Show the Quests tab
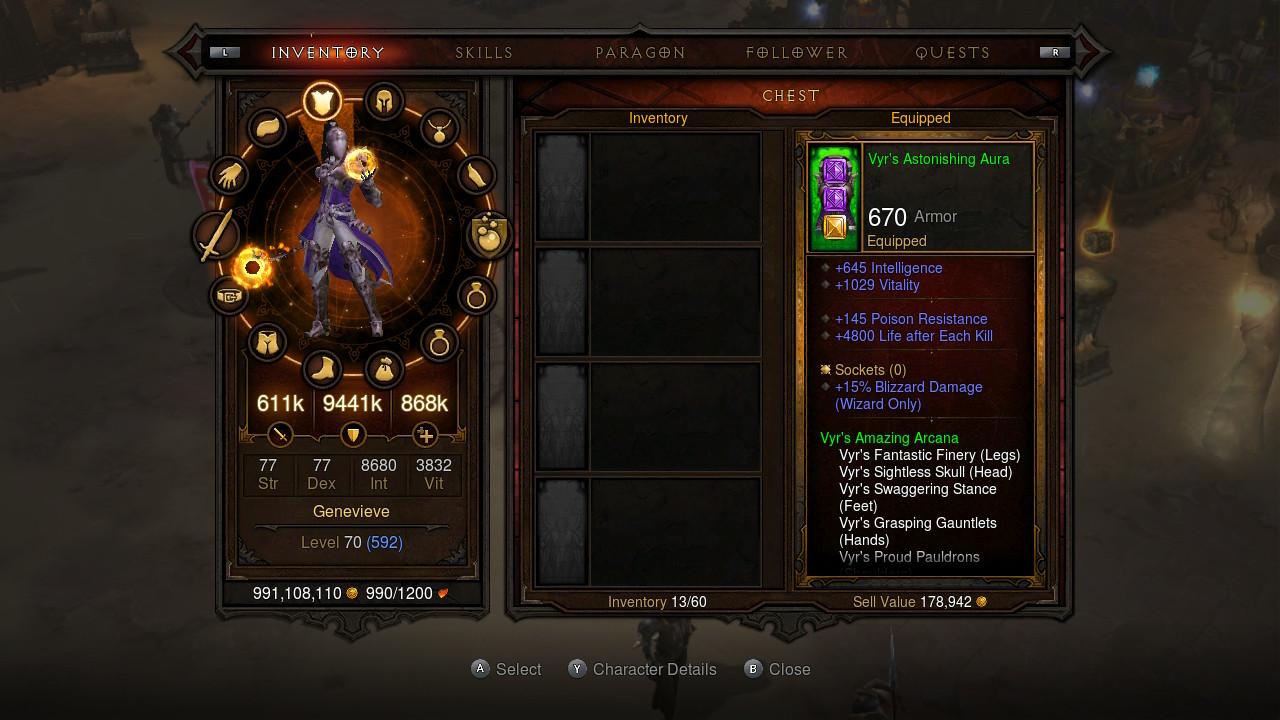The width and height of the screenshot is (1280, 720). pos(953,53)
